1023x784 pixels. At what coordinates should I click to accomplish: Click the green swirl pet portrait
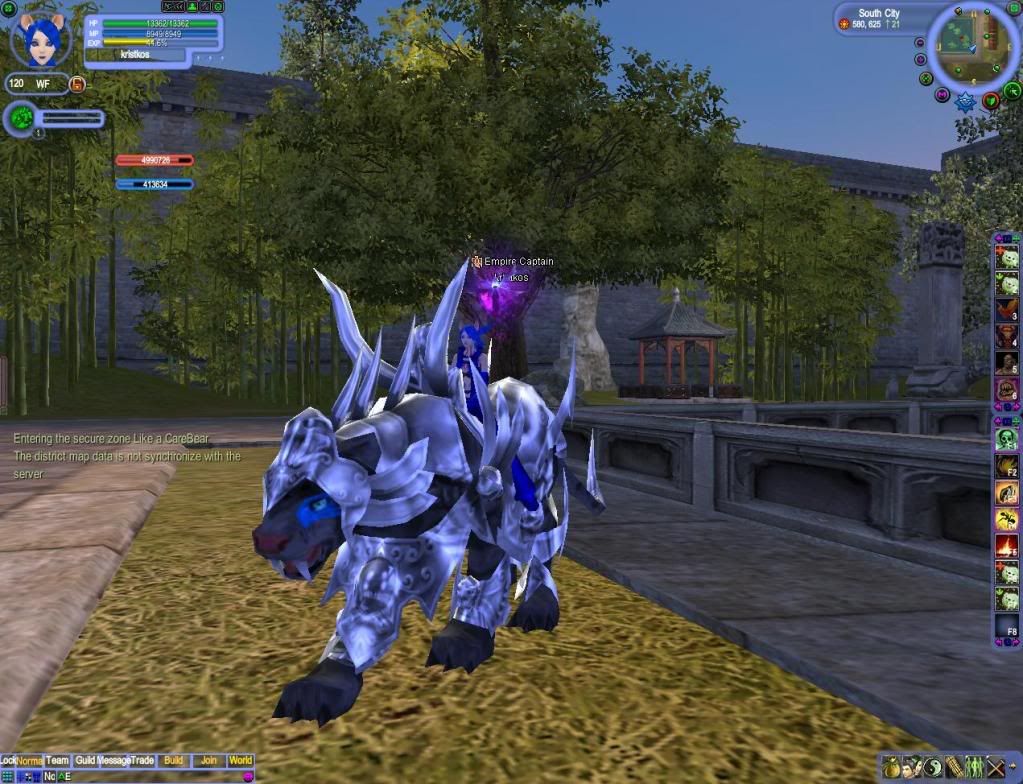tap(20, 118)
